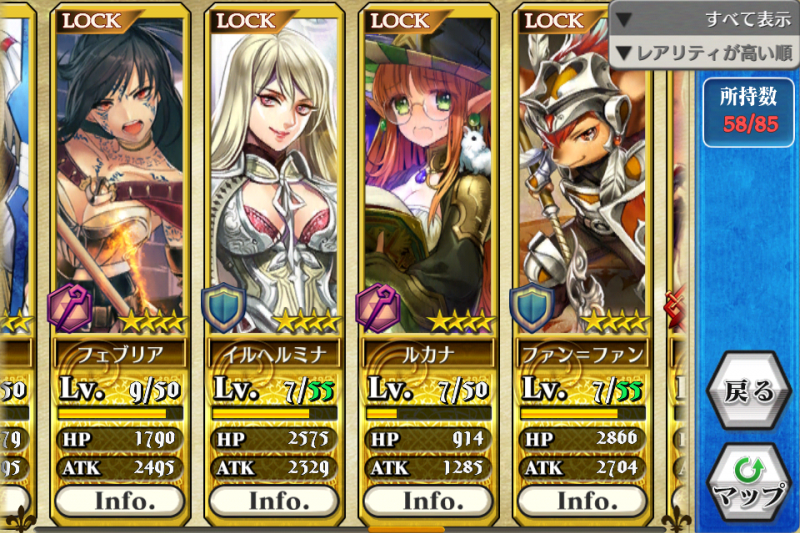Show Info for イルヘルミナ
The height and width of the screenshot is (533, 800).
point(274,500)
